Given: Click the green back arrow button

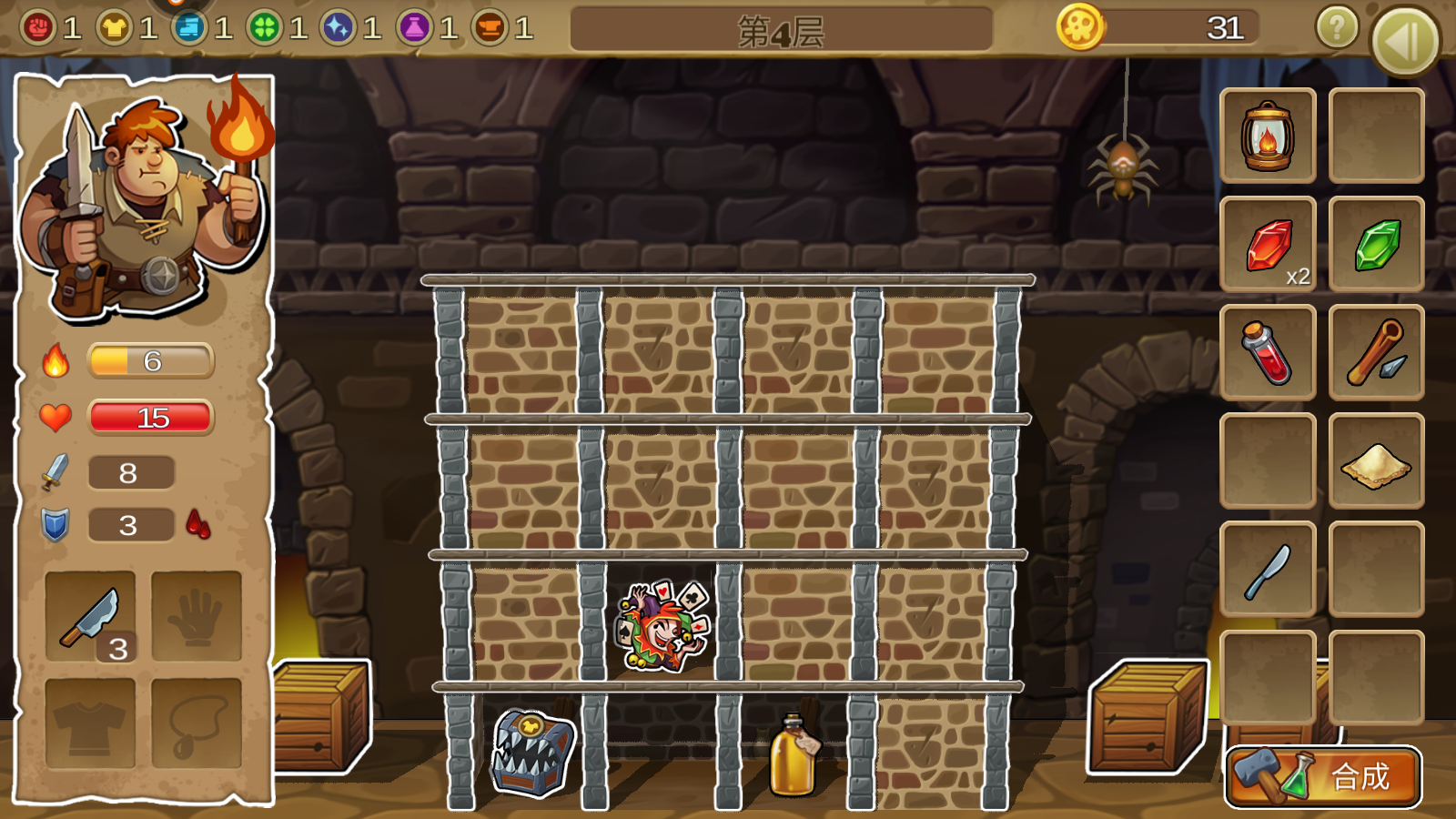Looking at the screenshot, I should click(1404, 41).
